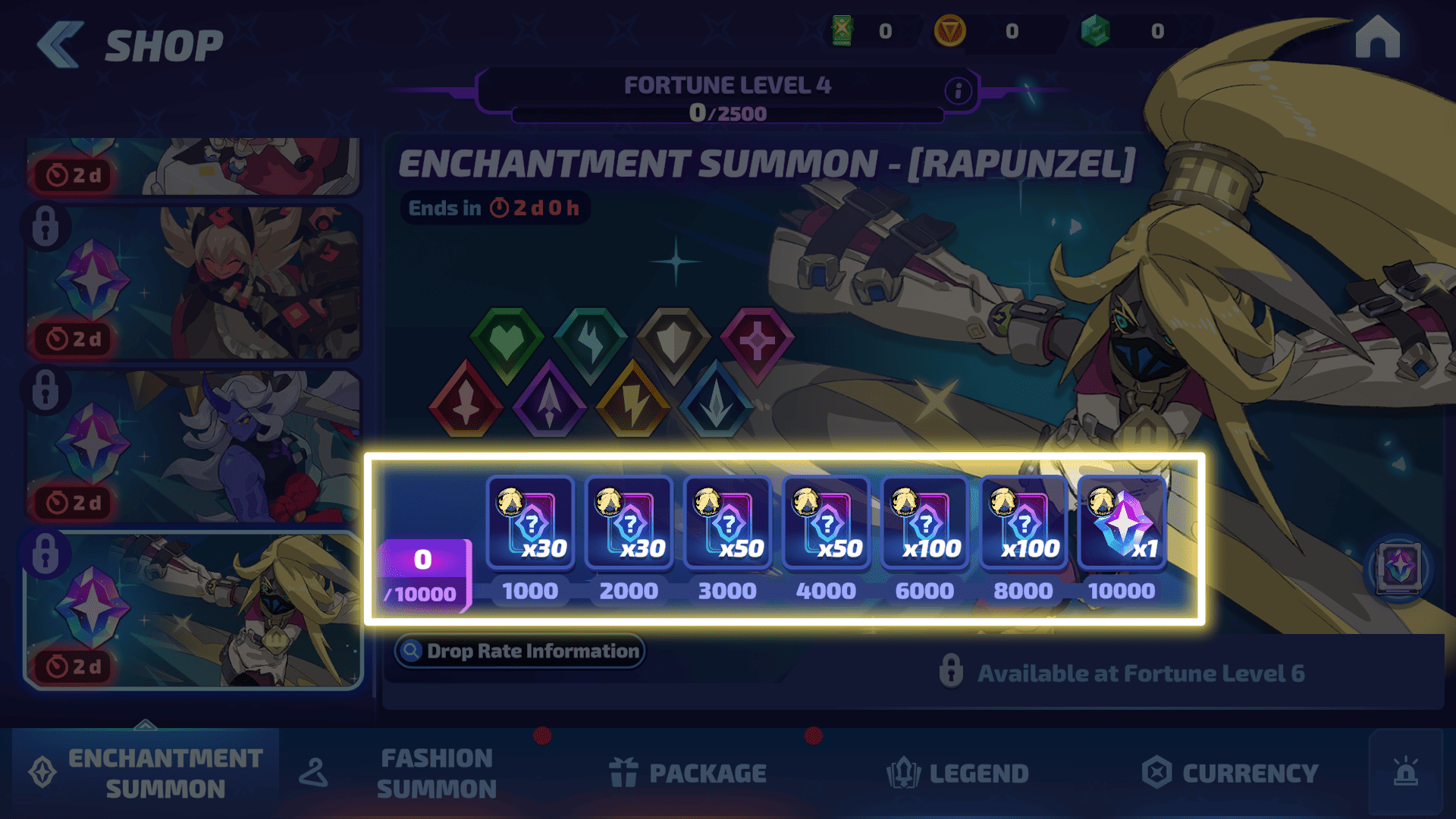Click the 1000 milestone x30 reward
Screen dimensions: 1456x819
pos(530,522)
